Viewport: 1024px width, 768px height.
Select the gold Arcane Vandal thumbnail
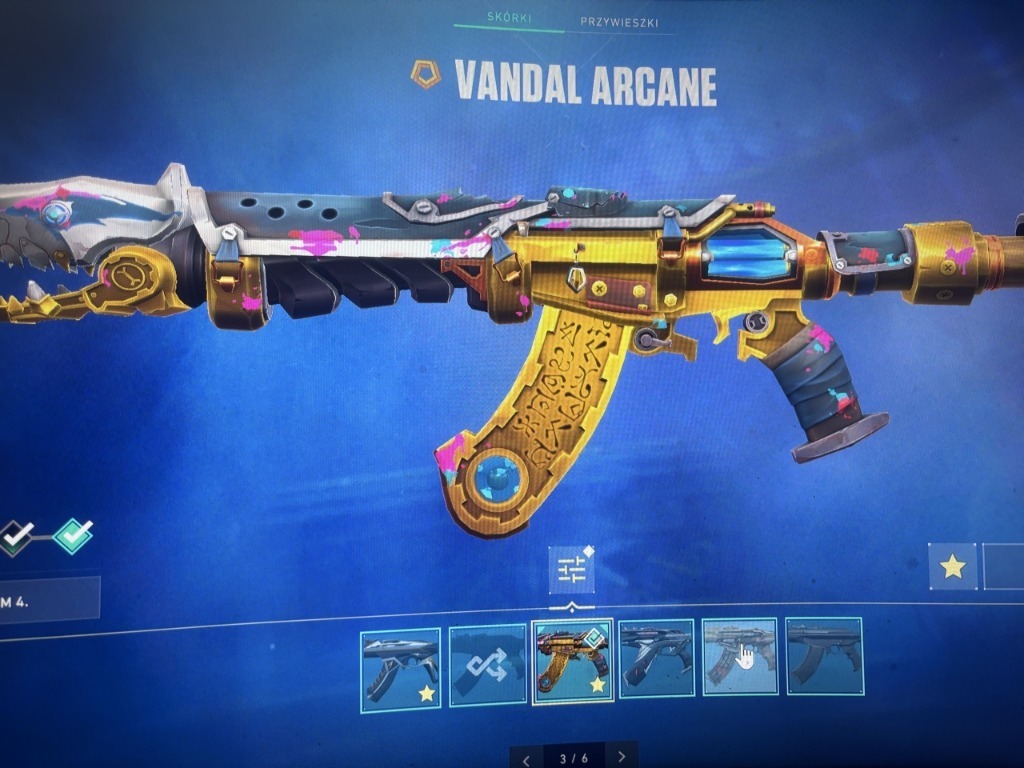coord(572,662)
